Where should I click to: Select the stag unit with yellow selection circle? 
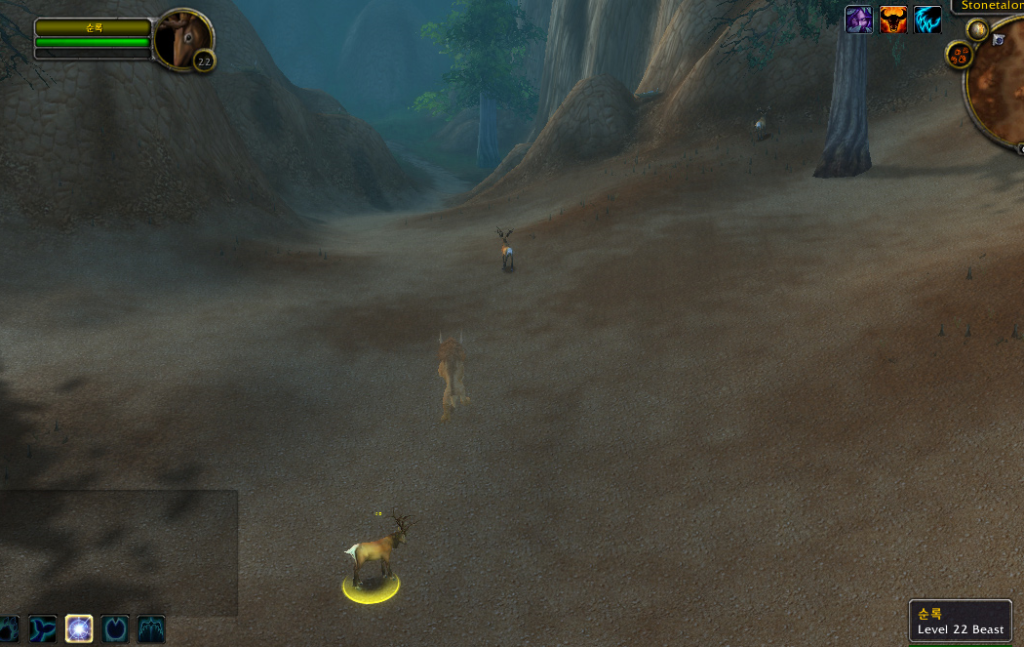(375, 552)
